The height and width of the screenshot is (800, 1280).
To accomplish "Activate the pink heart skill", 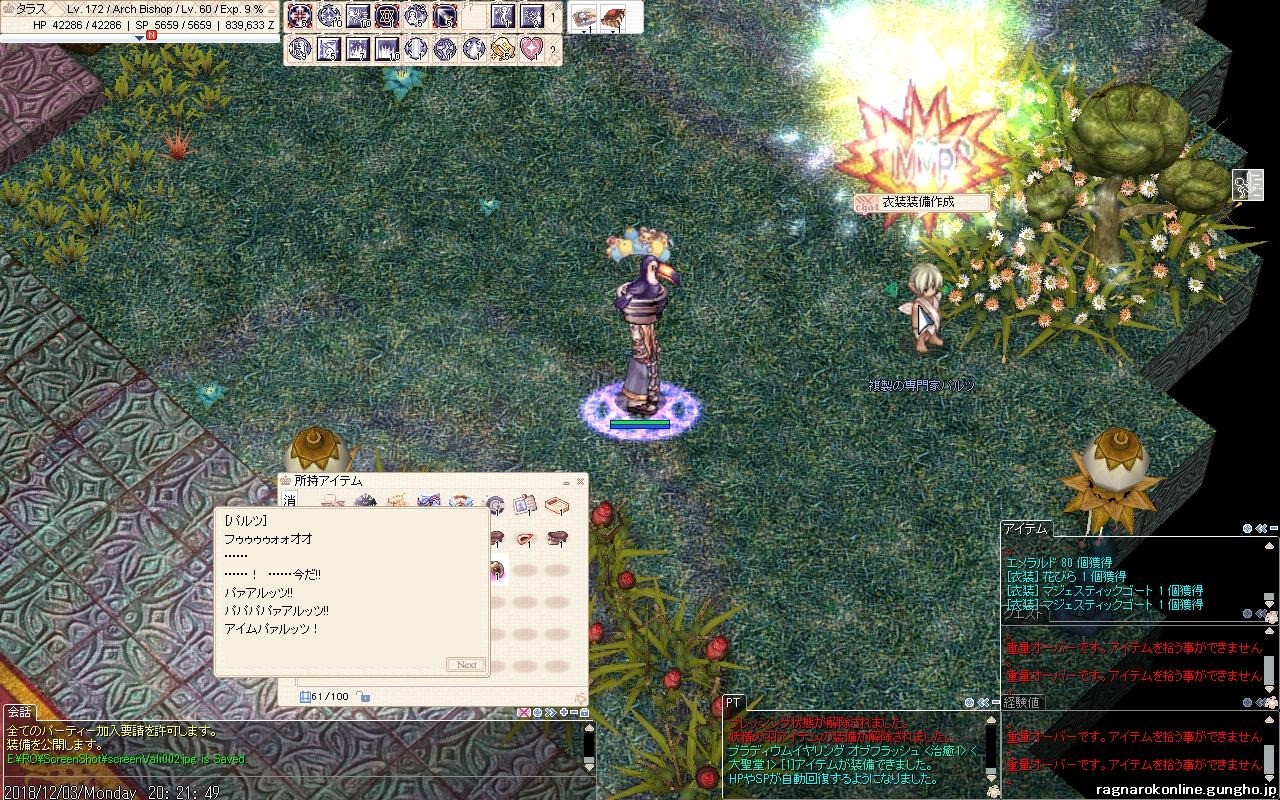I will coord(531,48).
